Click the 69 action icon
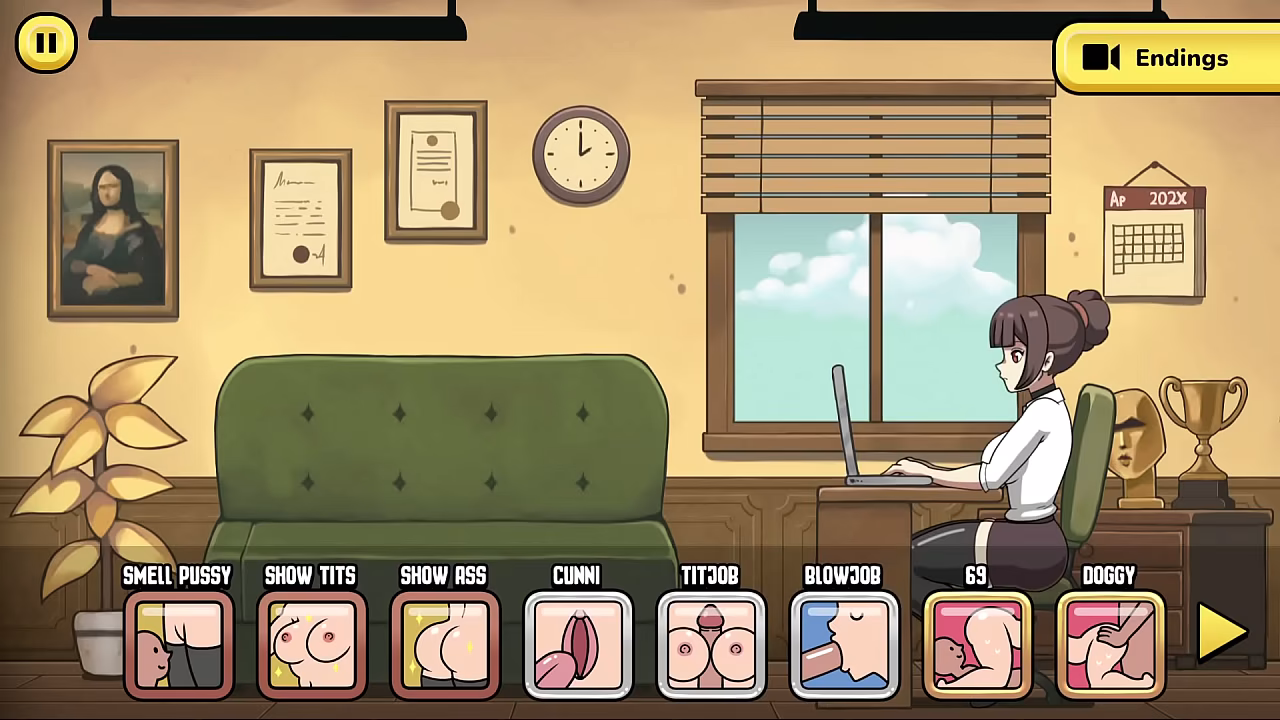Viewport: 1280px width, 720px height. coord(977,645)
